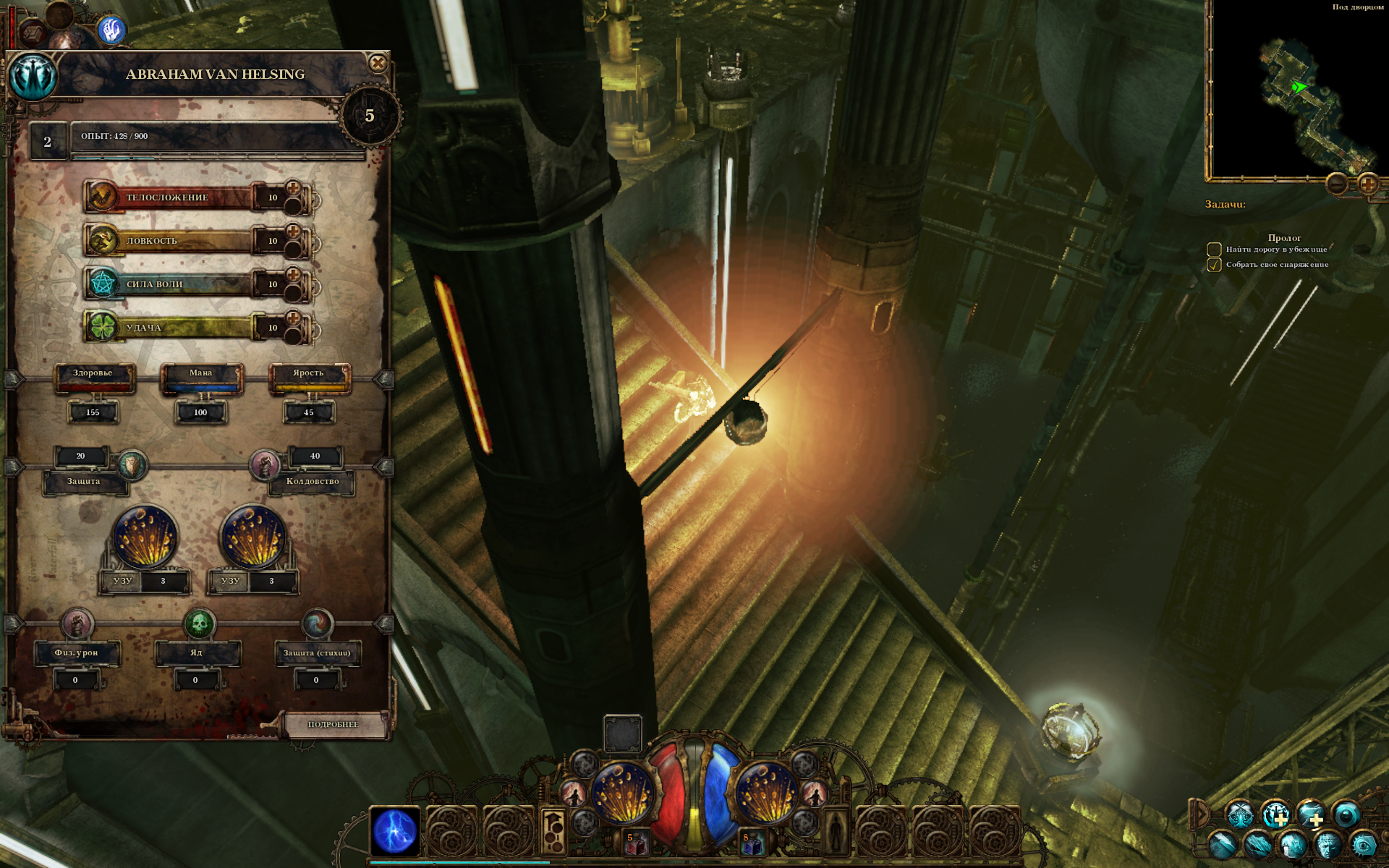Open the Подробнее details view
1389x868 pixels.
pos(334,724)
